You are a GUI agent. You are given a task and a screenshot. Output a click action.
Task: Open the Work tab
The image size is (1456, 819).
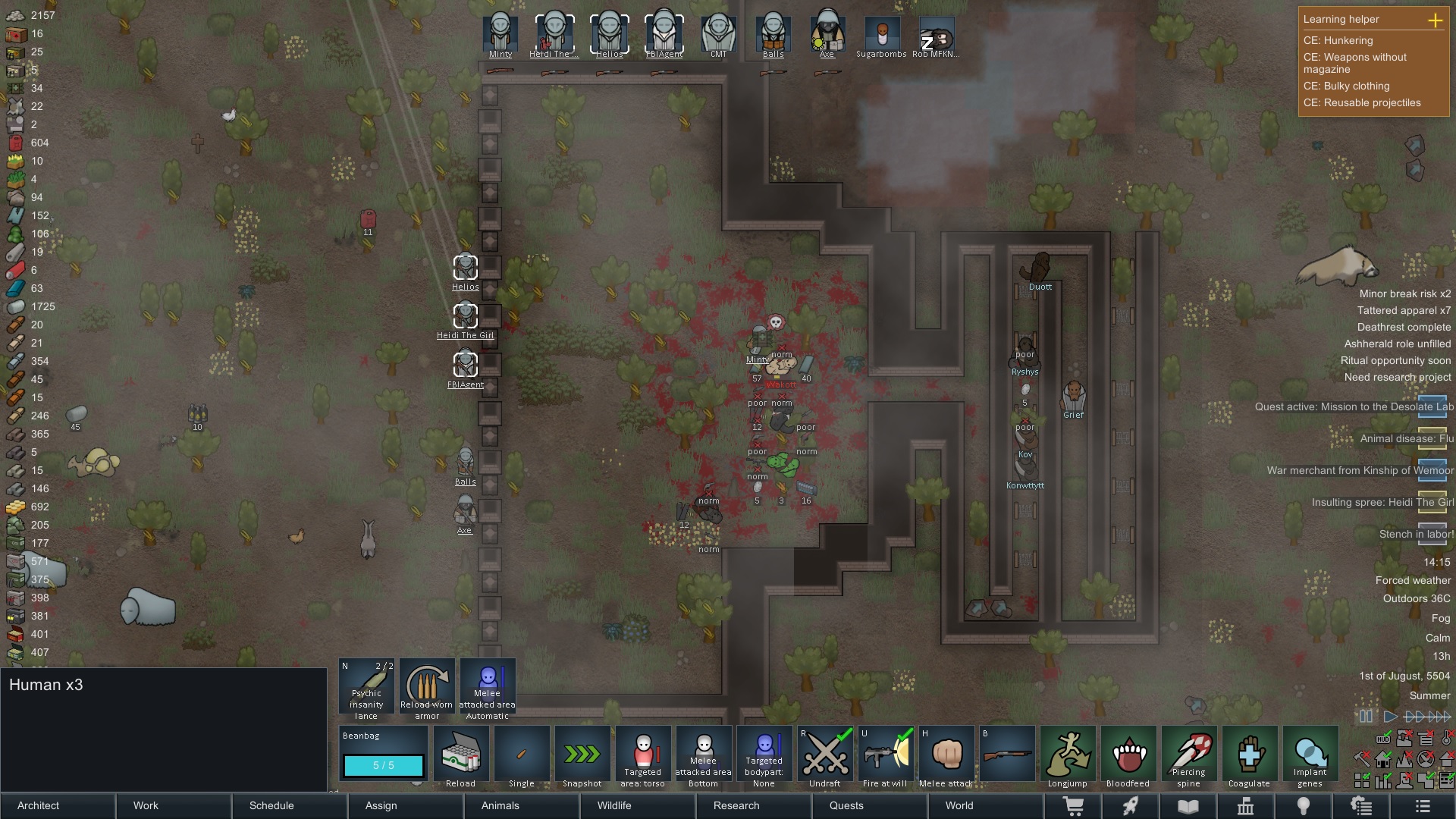(x=146, y=805)
